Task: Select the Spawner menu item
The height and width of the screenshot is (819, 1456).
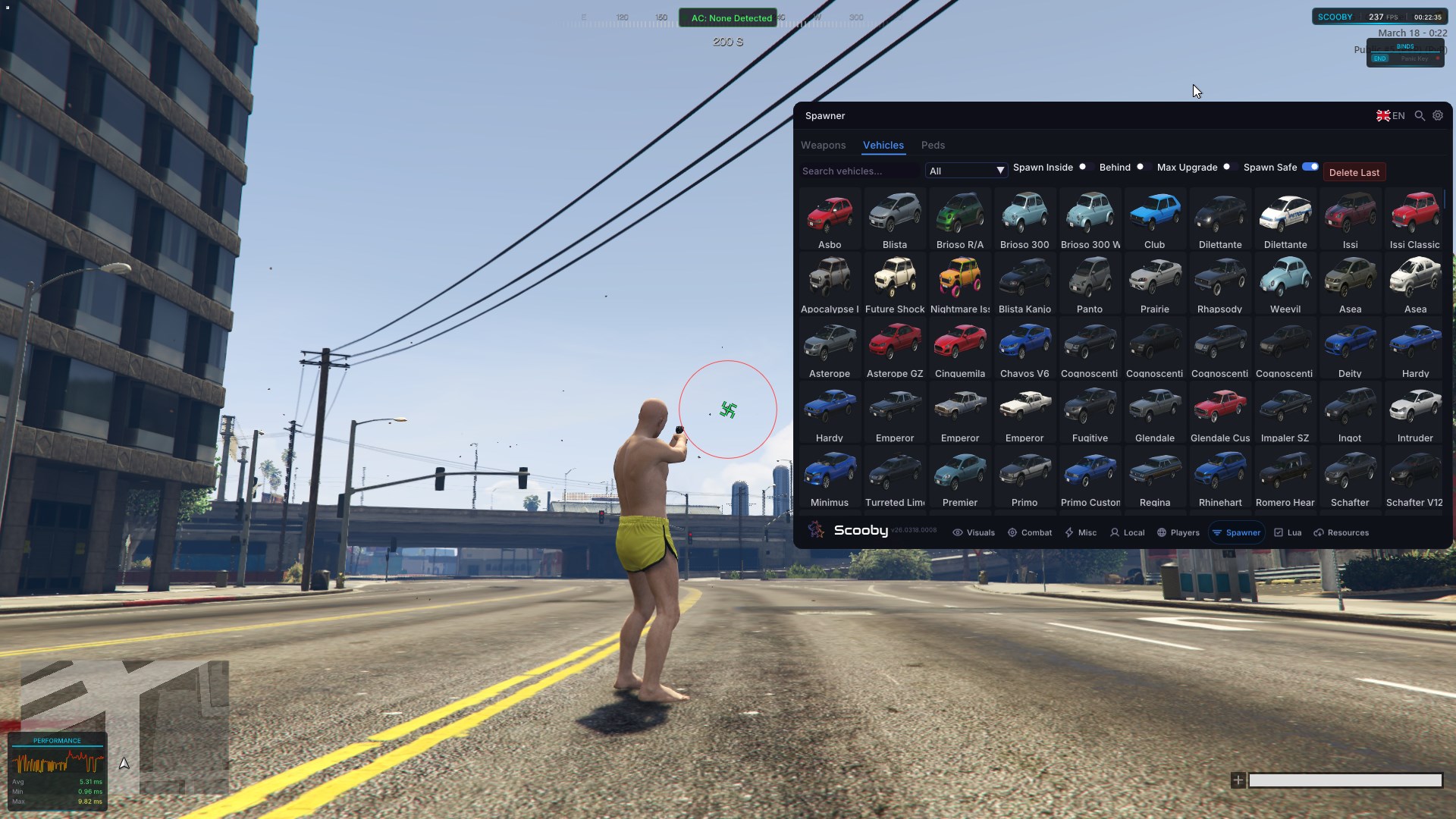Action: click(x=1237, y=532)
